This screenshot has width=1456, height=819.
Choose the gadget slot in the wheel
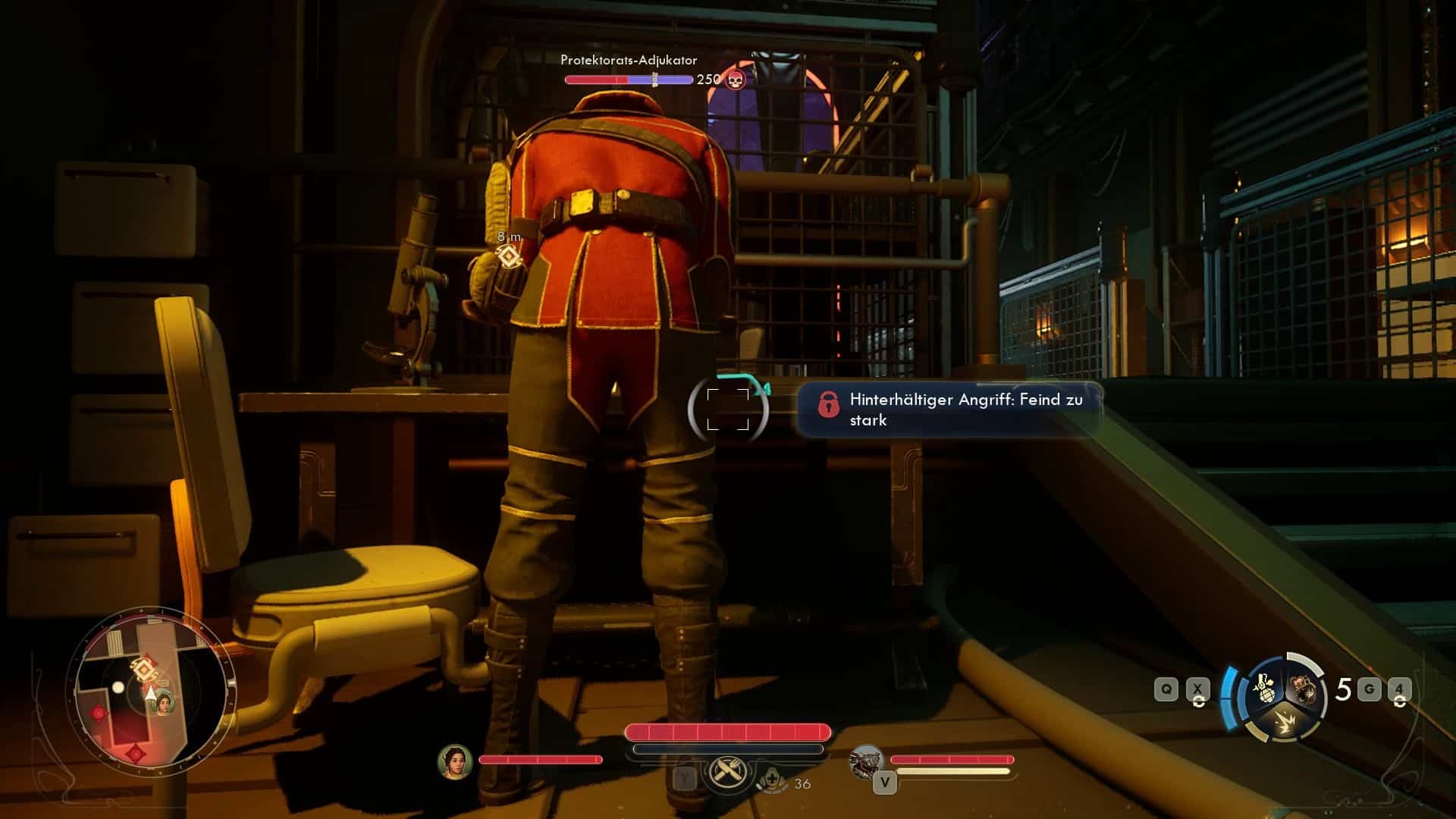1304,687
